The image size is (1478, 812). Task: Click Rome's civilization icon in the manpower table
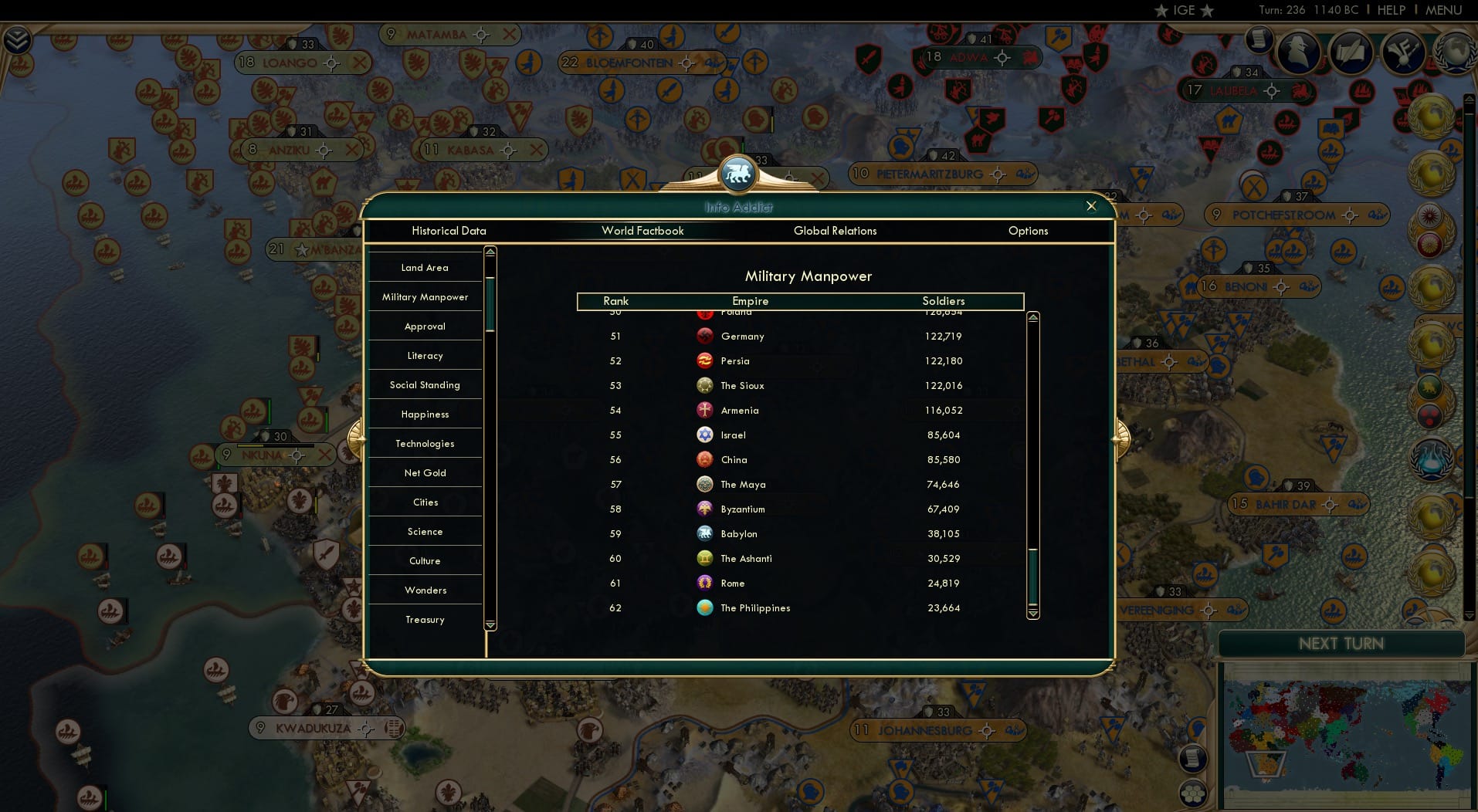pyautogui.click(x=705, y=583)
